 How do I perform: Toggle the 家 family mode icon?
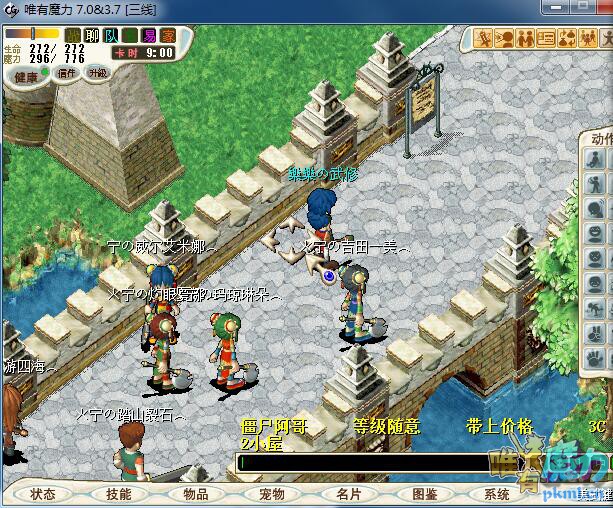click(x=168, y=35)
